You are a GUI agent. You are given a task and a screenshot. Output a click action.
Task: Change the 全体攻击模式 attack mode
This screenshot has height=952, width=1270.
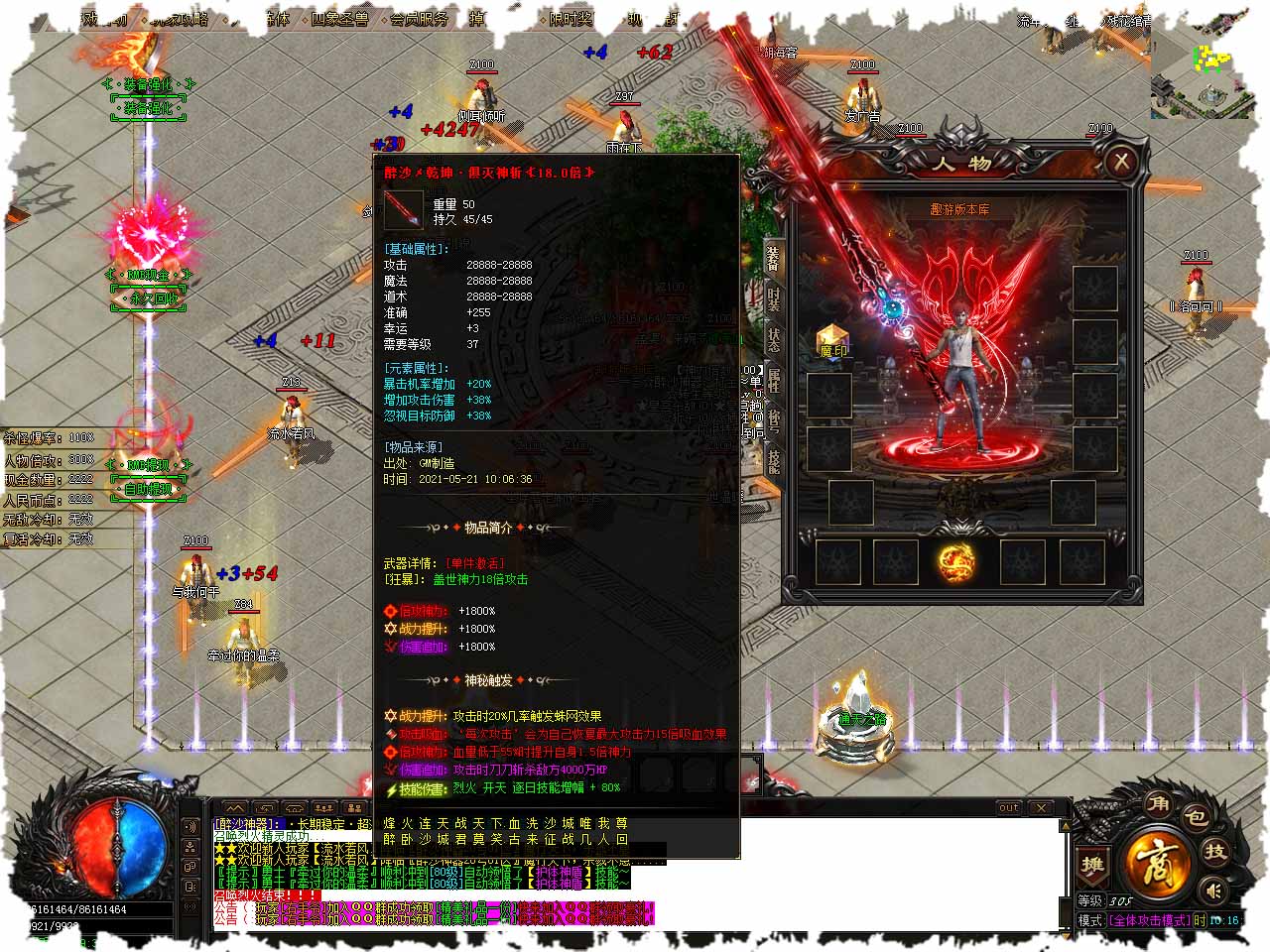(x=1149, y=920)
